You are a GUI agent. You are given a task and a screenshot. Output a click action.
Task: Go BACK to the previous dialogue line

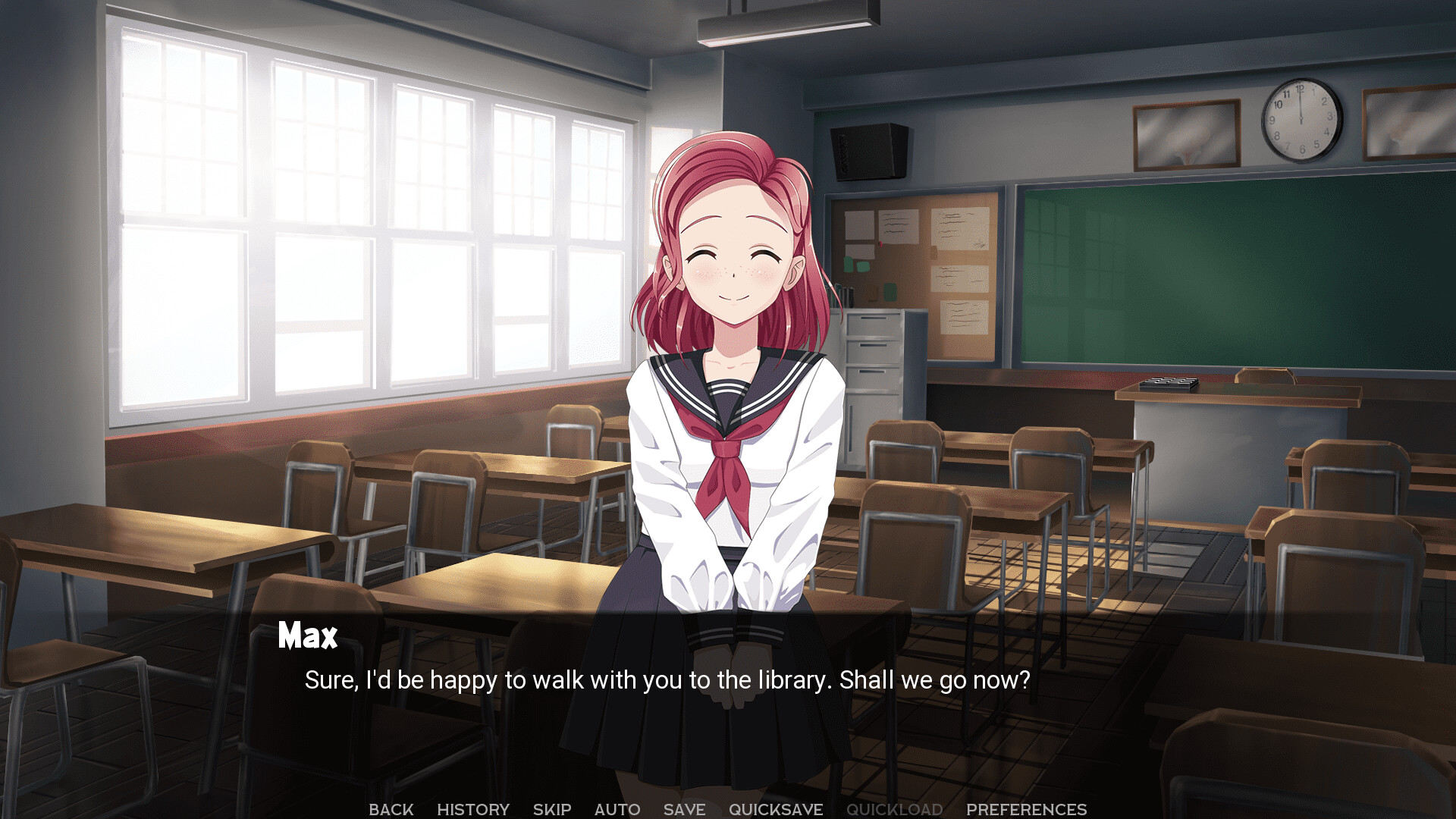(391, 808)
